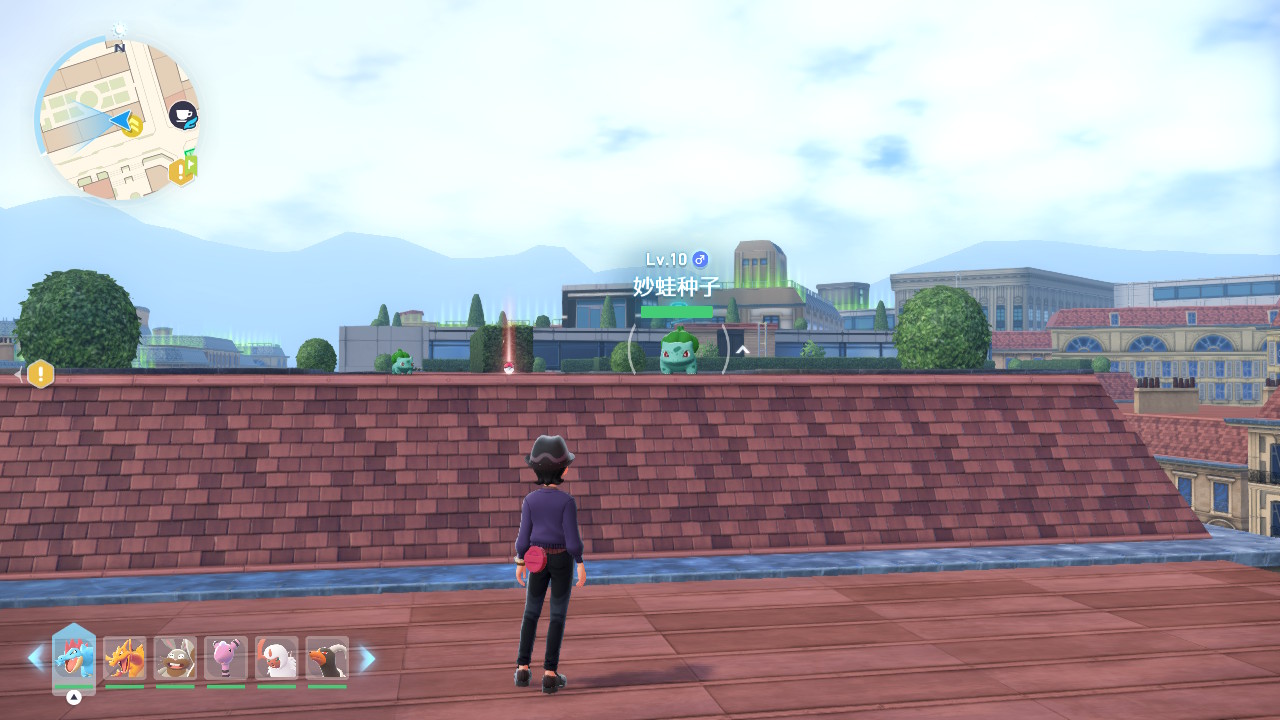
Task: Select the Absol party slot
Action: 276,658
